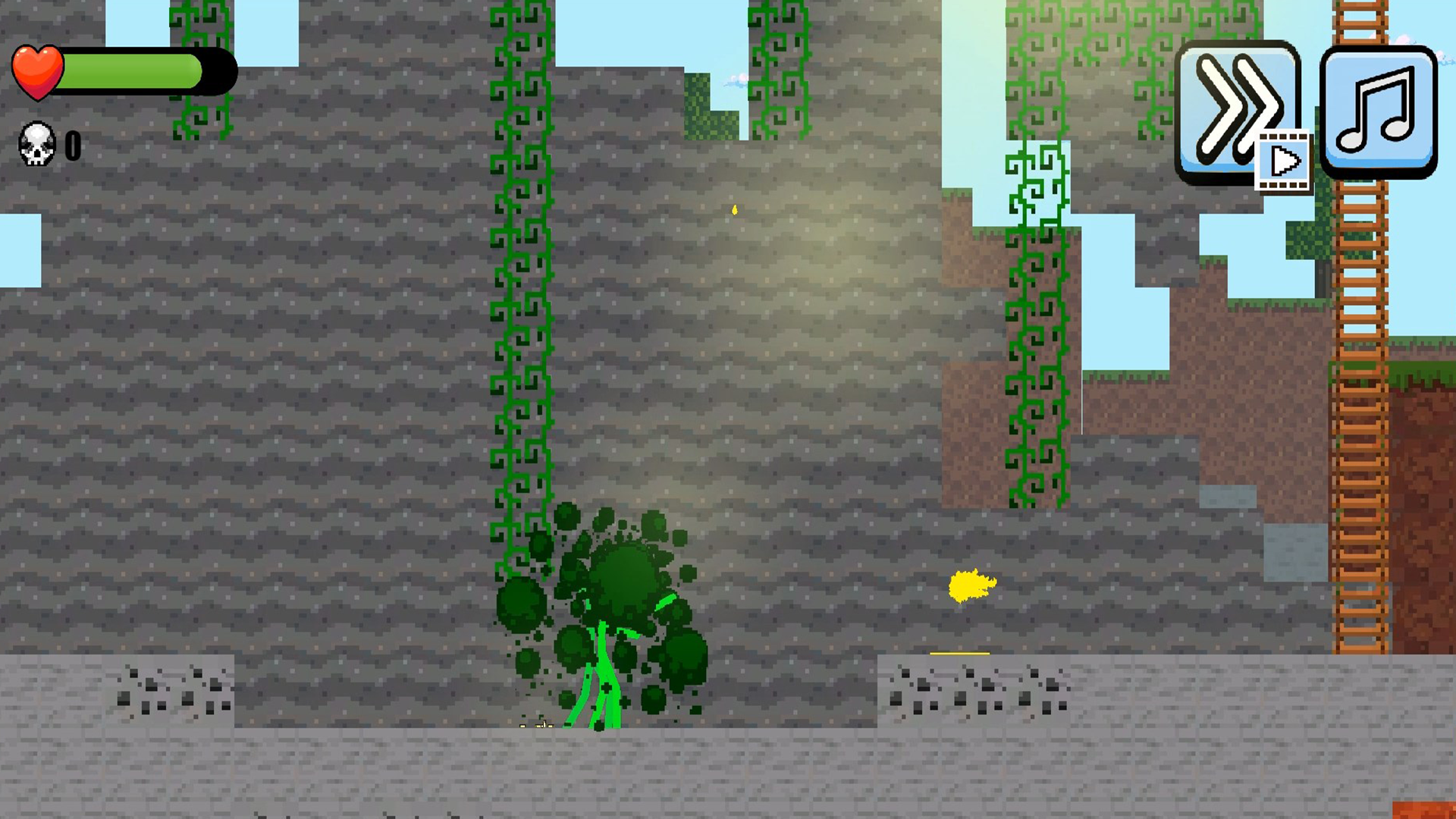This screenshot has height=819, width=1456.
Task: Click the small falling yellow droplet
Action: tap(733, 210)
